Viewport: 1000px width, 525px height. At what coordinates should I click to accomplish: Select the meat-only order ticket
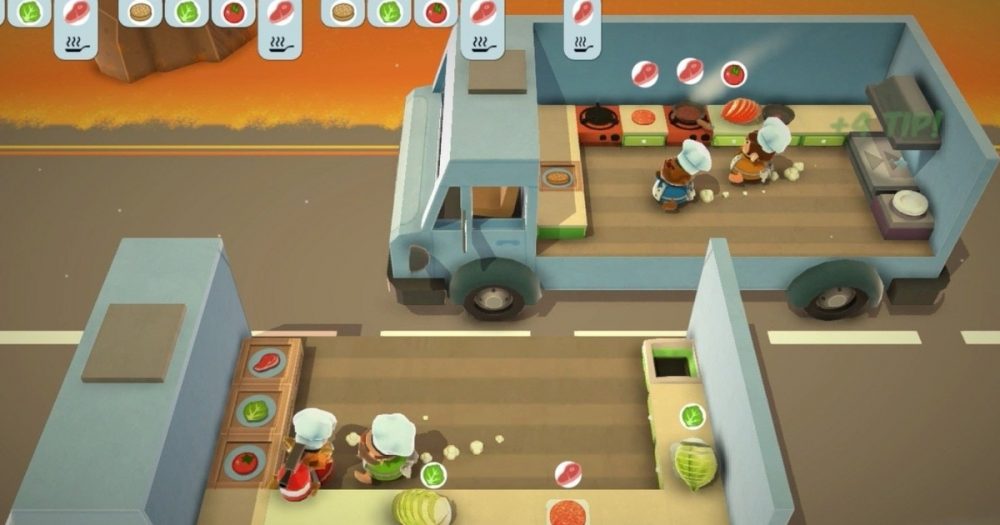582,27
